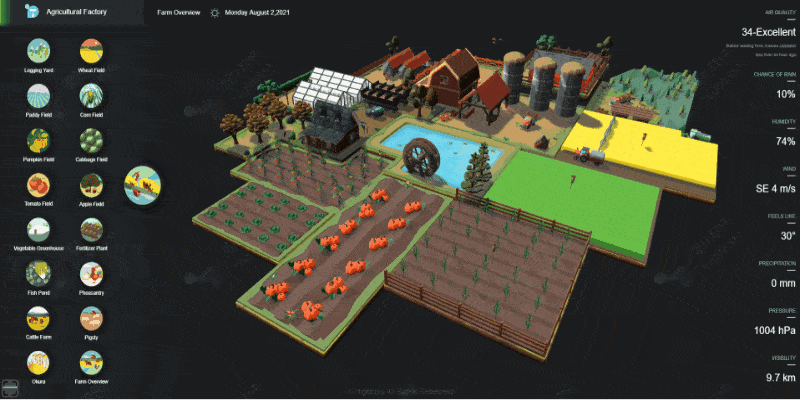Select the Fish Pond icon
800x400 pixels.
(x=39, y=274)
